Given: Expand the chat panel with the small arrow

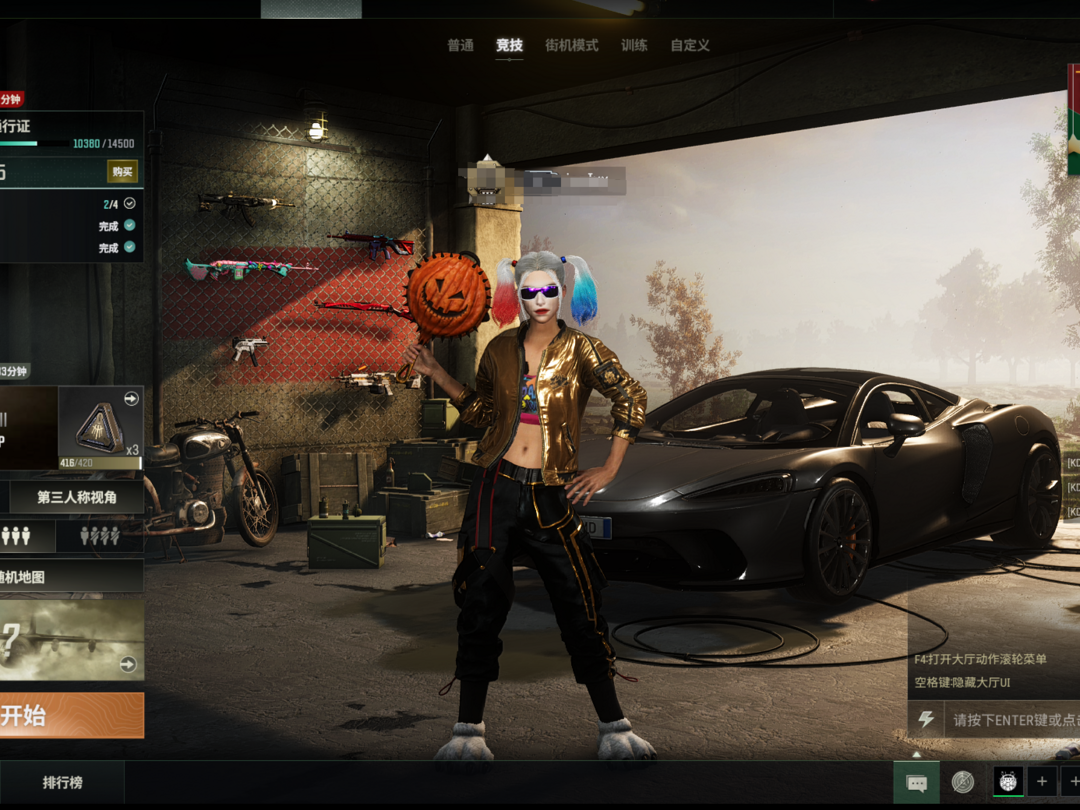Looking at the screenshot, I should coord(917,755).
